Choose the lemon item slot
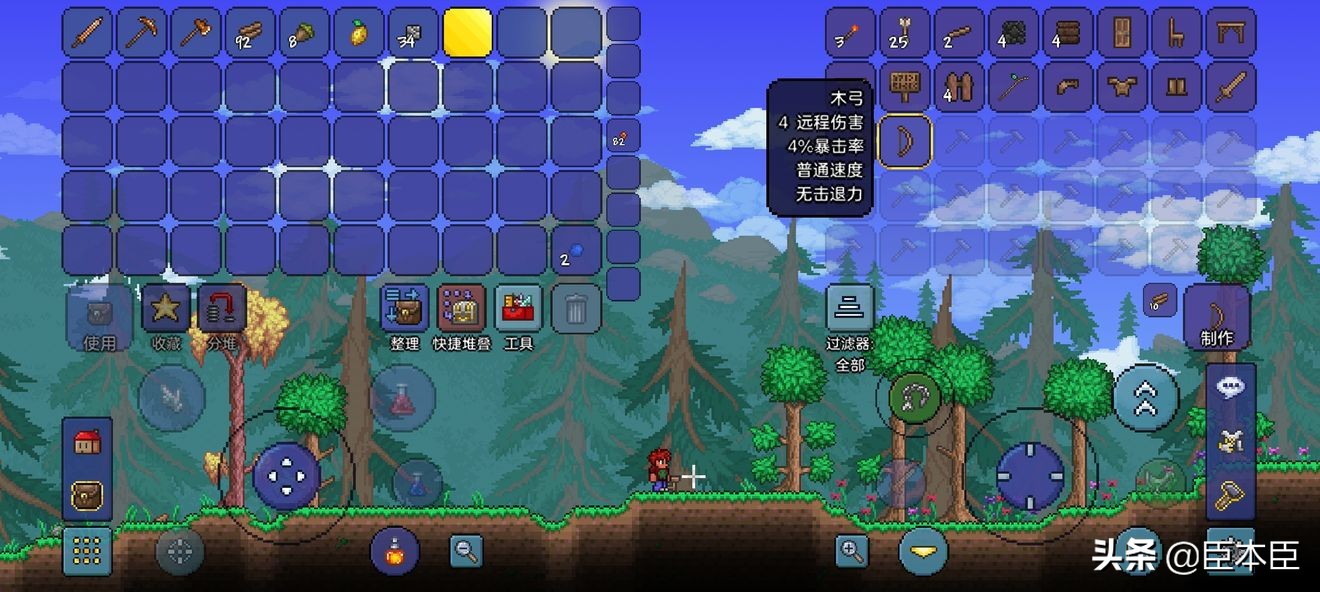The width and height of the screenshot is (1320, 592). [x=359, y=32]
